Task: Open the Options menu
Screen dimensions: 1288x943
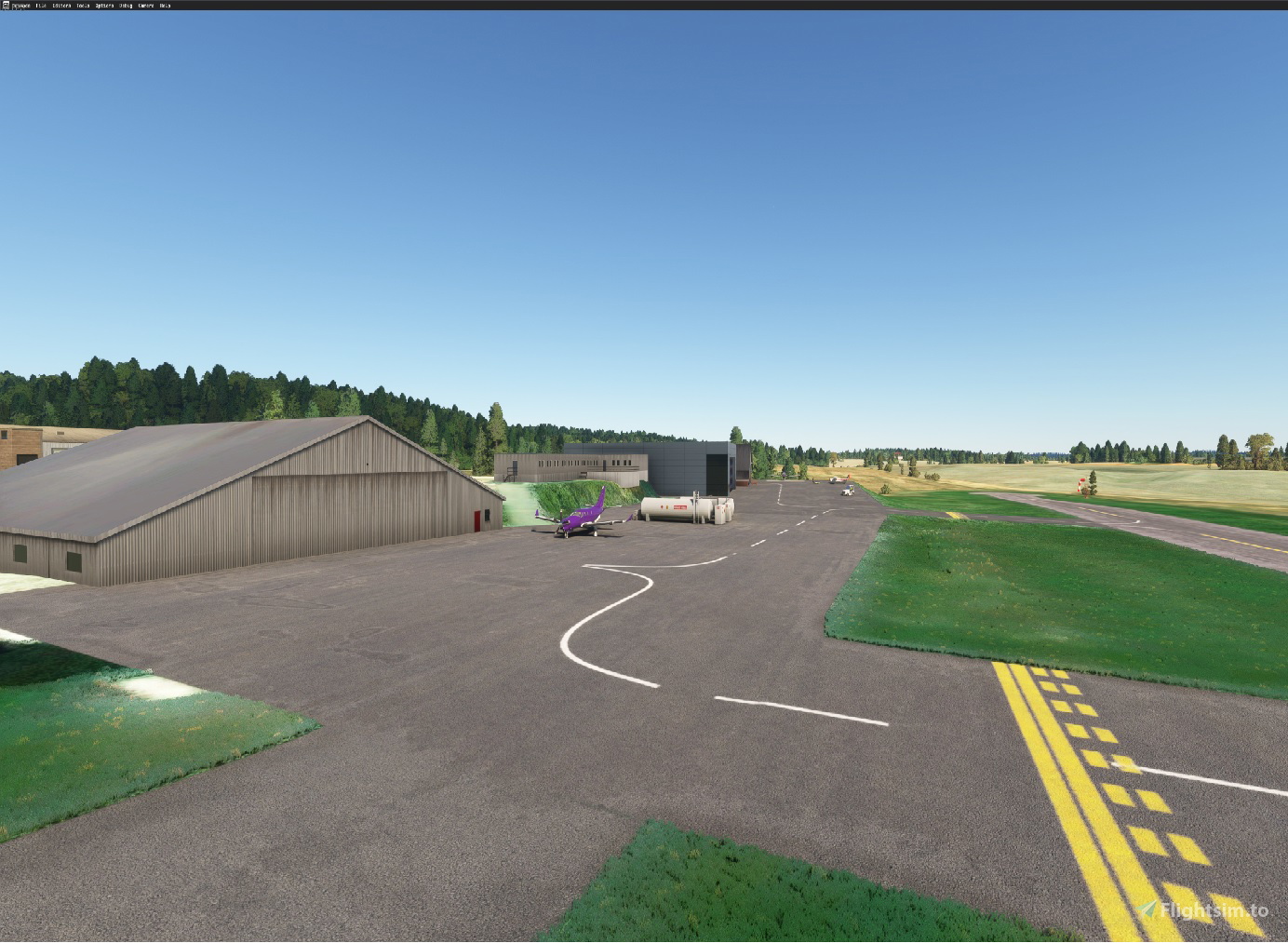Action: tap(105, 4)
